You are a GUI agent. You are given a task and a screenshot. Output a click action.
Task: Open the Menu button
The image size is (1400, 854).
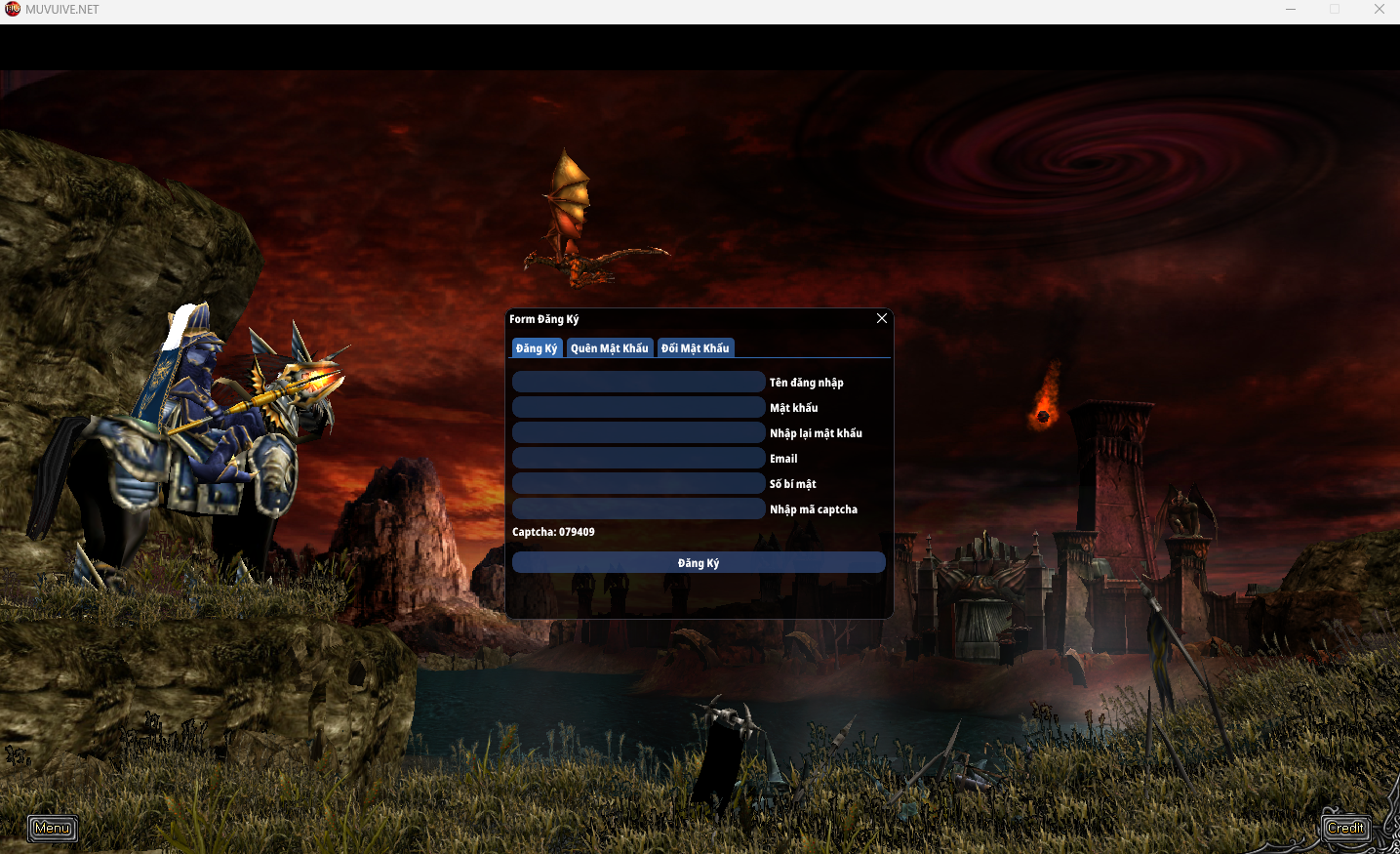(x=53, y=829)
